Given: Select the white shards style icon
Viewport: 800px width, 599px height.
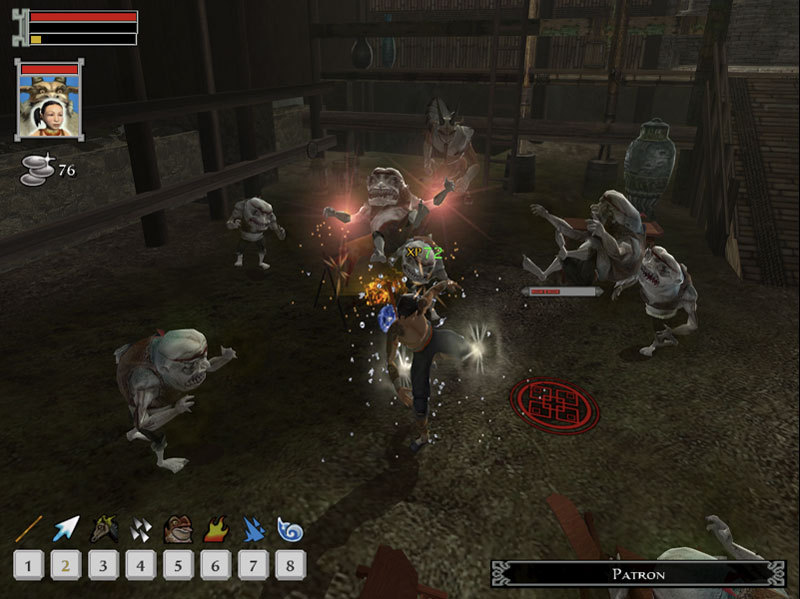Looking at the screenshot, I should 140,529.
